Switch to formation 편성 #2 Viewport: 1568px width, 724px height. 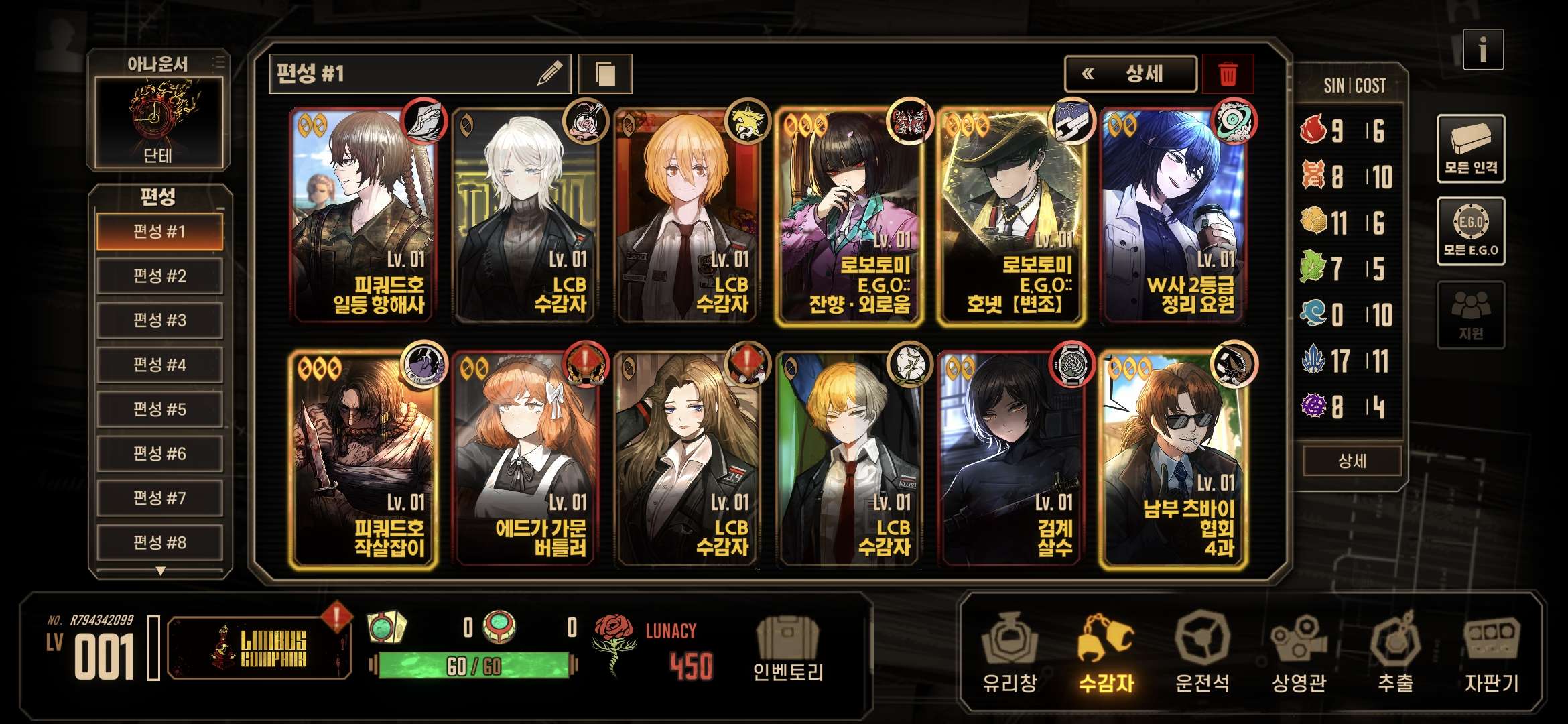[x=159, y=276]
